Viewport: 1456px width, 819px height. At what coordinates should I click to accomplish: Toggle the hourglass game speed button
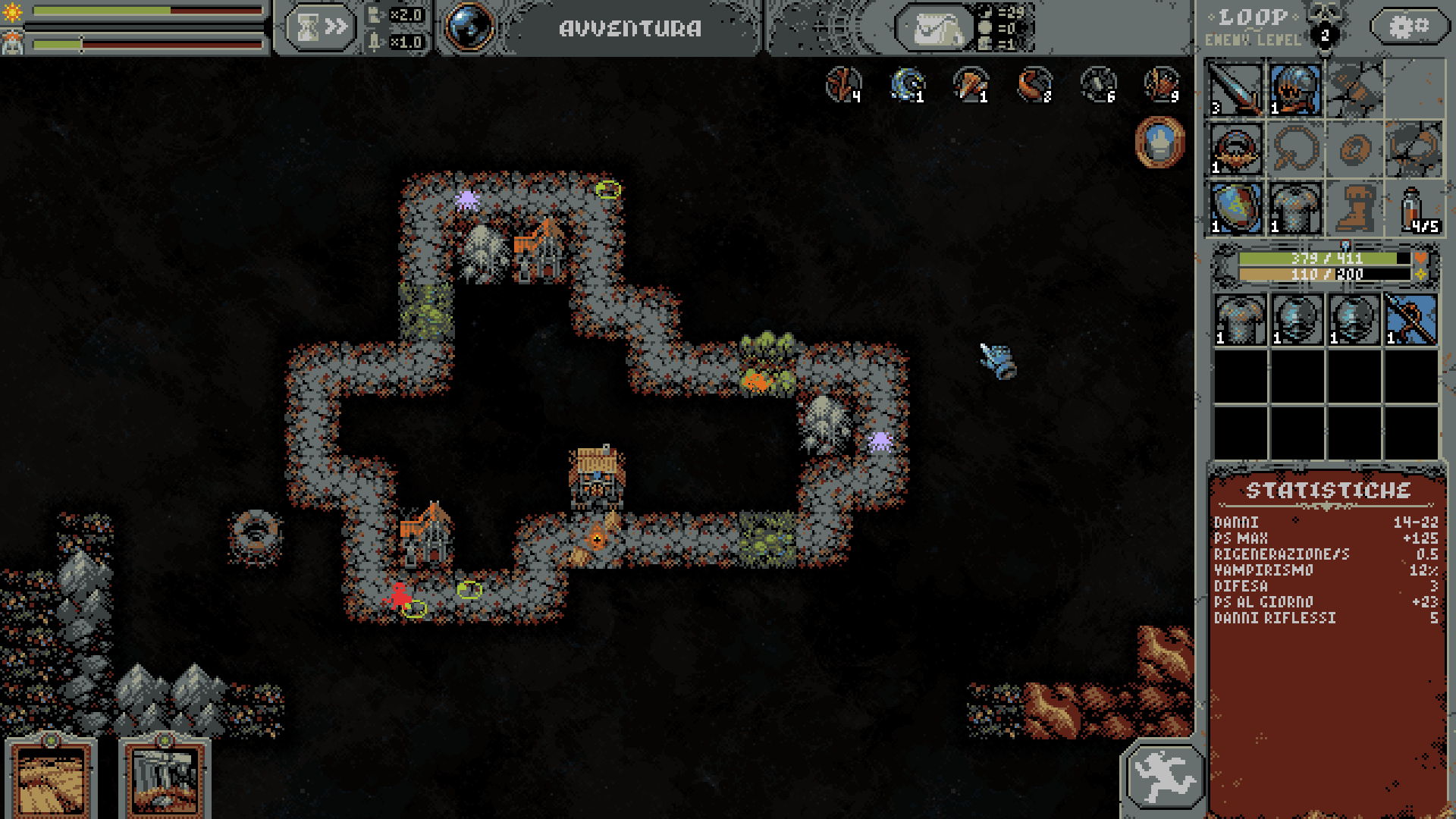coord(320,28)
